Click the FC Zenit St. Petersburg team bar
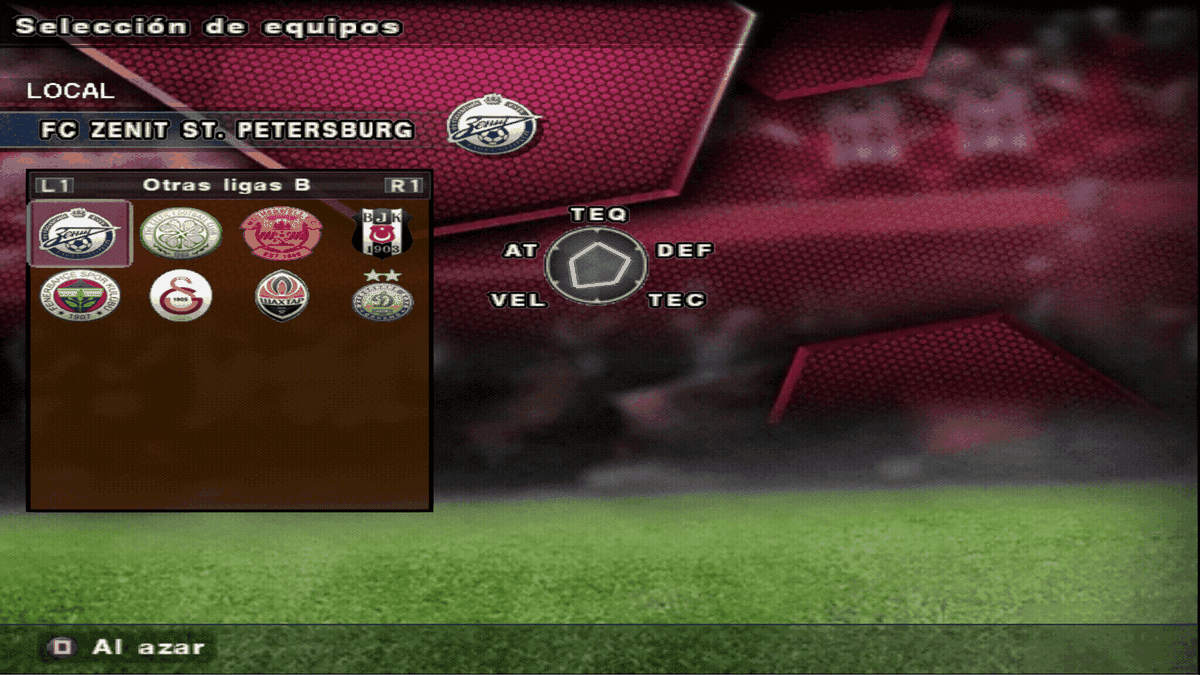The width and height of the screenshot is (1200, 675). [x=226, y=130]
